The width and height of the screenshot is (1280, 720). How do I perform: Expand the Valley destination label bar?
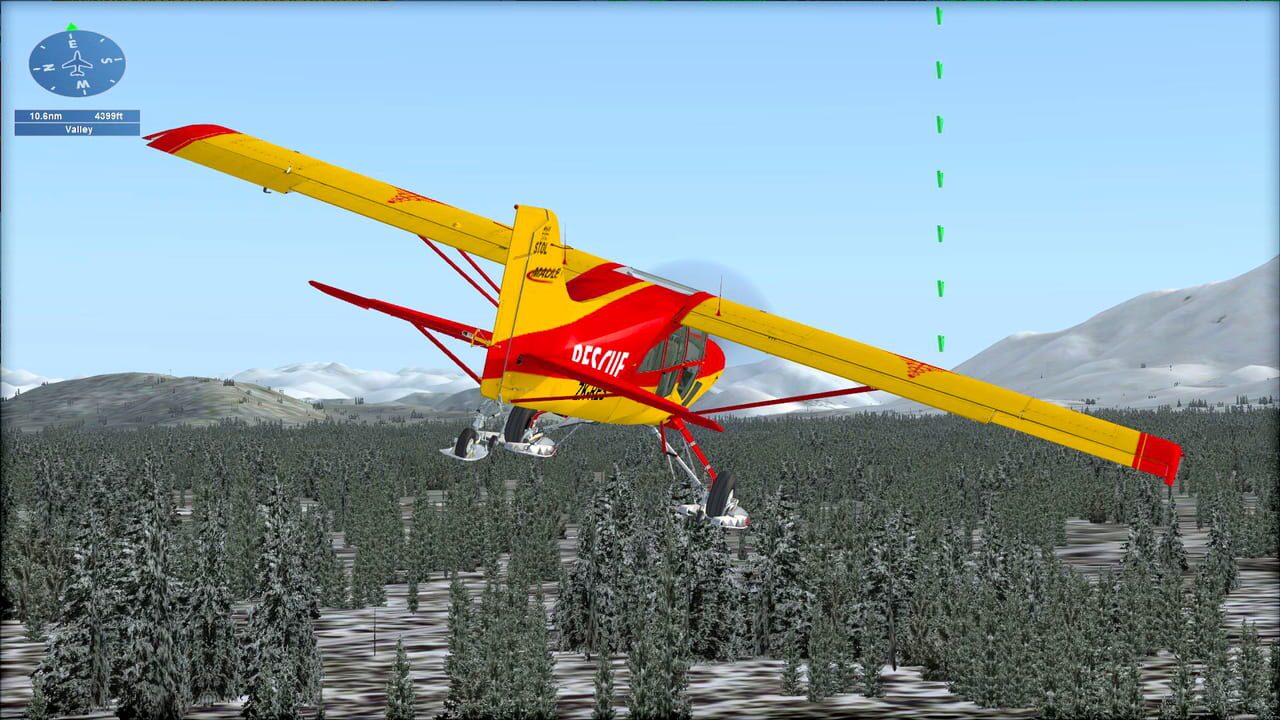click(x=79, y=130)
